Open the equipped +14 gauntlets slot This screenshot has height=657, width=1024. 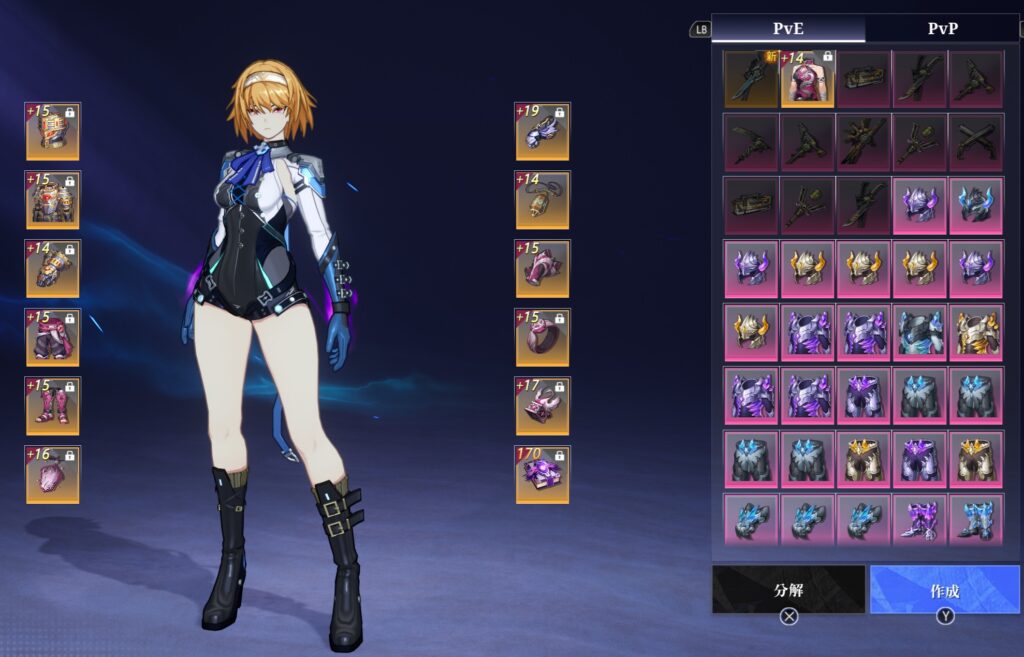53,268
